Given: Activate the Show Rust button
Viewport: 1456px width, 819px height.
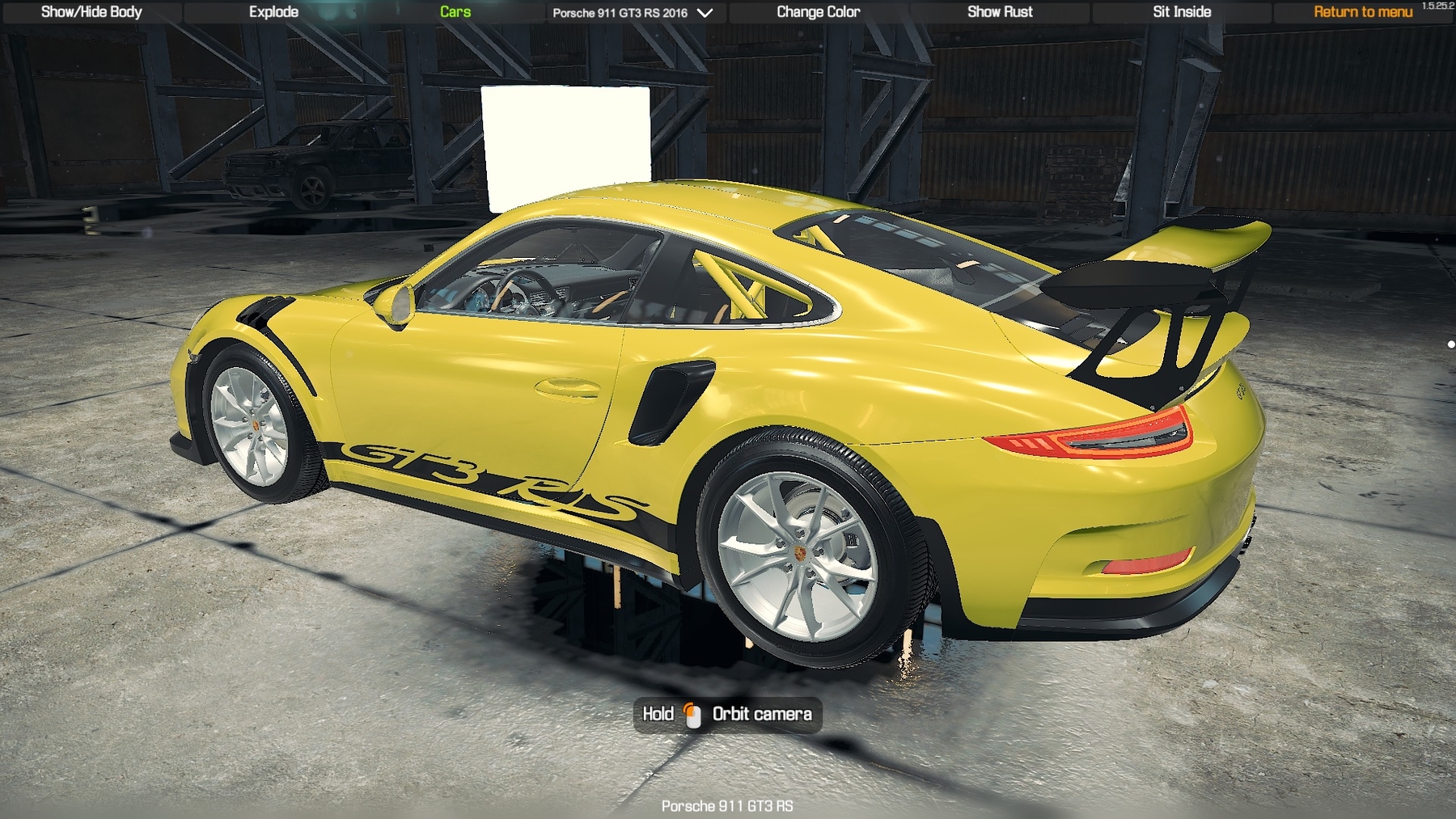Looking at the screenshot, I should (1000, 12).
